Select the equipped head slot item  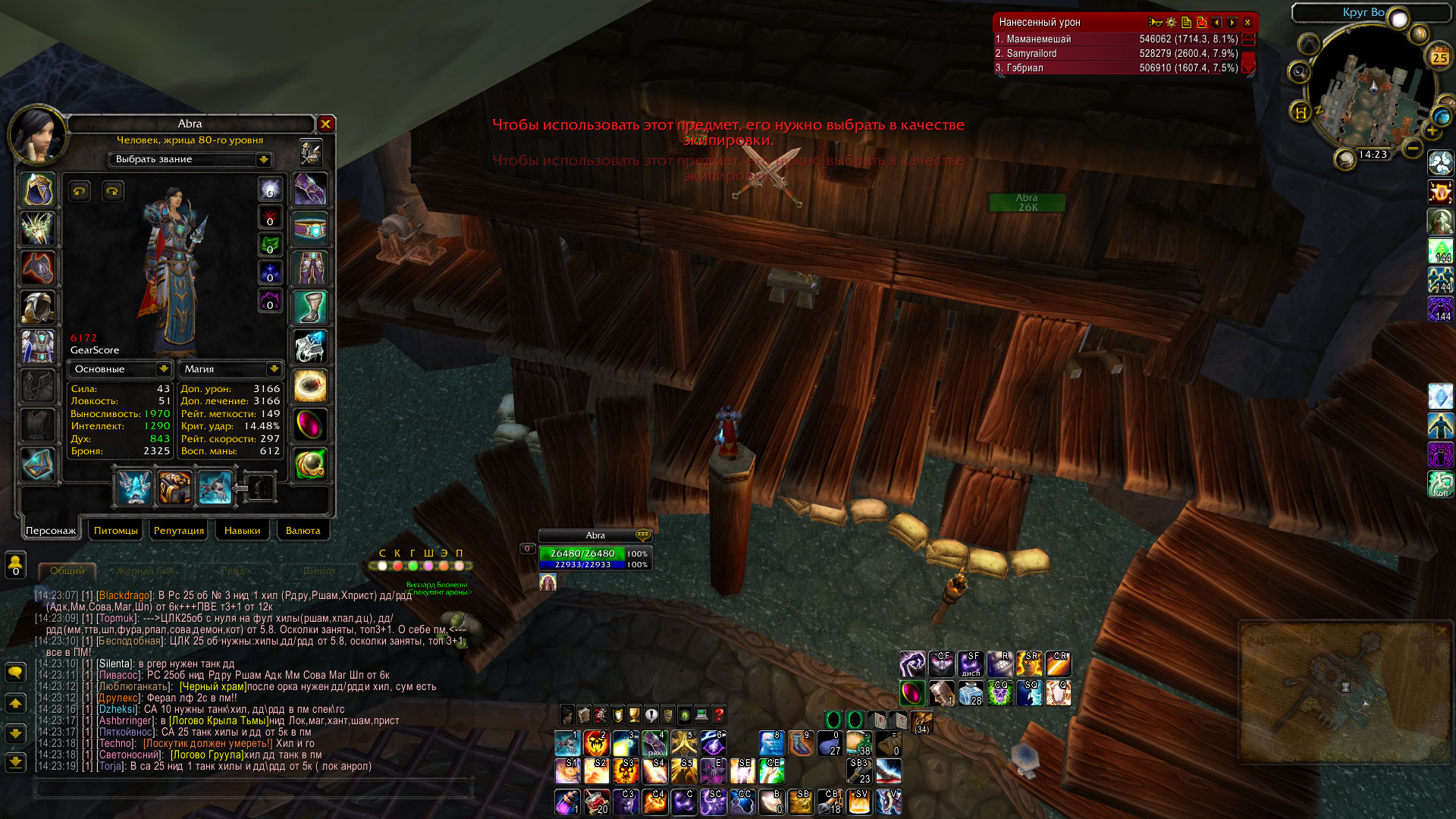coord(38,190)
